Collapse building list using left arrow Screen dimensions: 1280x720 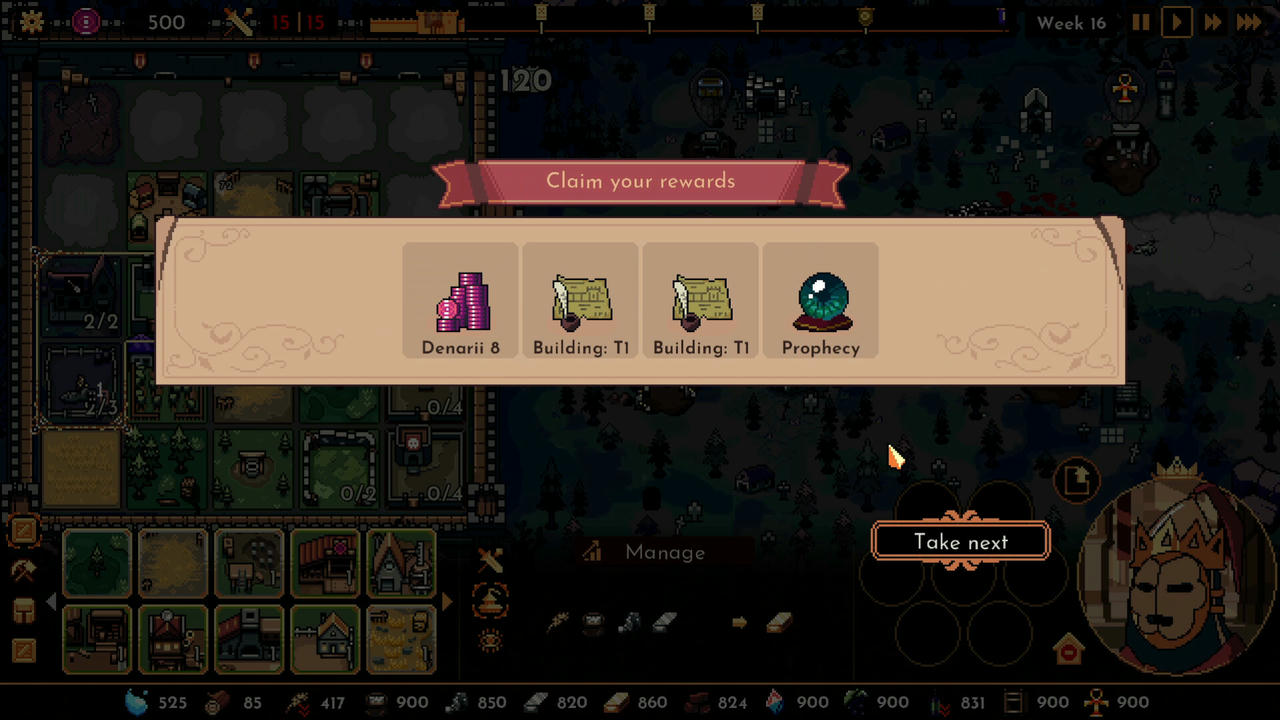51,602
